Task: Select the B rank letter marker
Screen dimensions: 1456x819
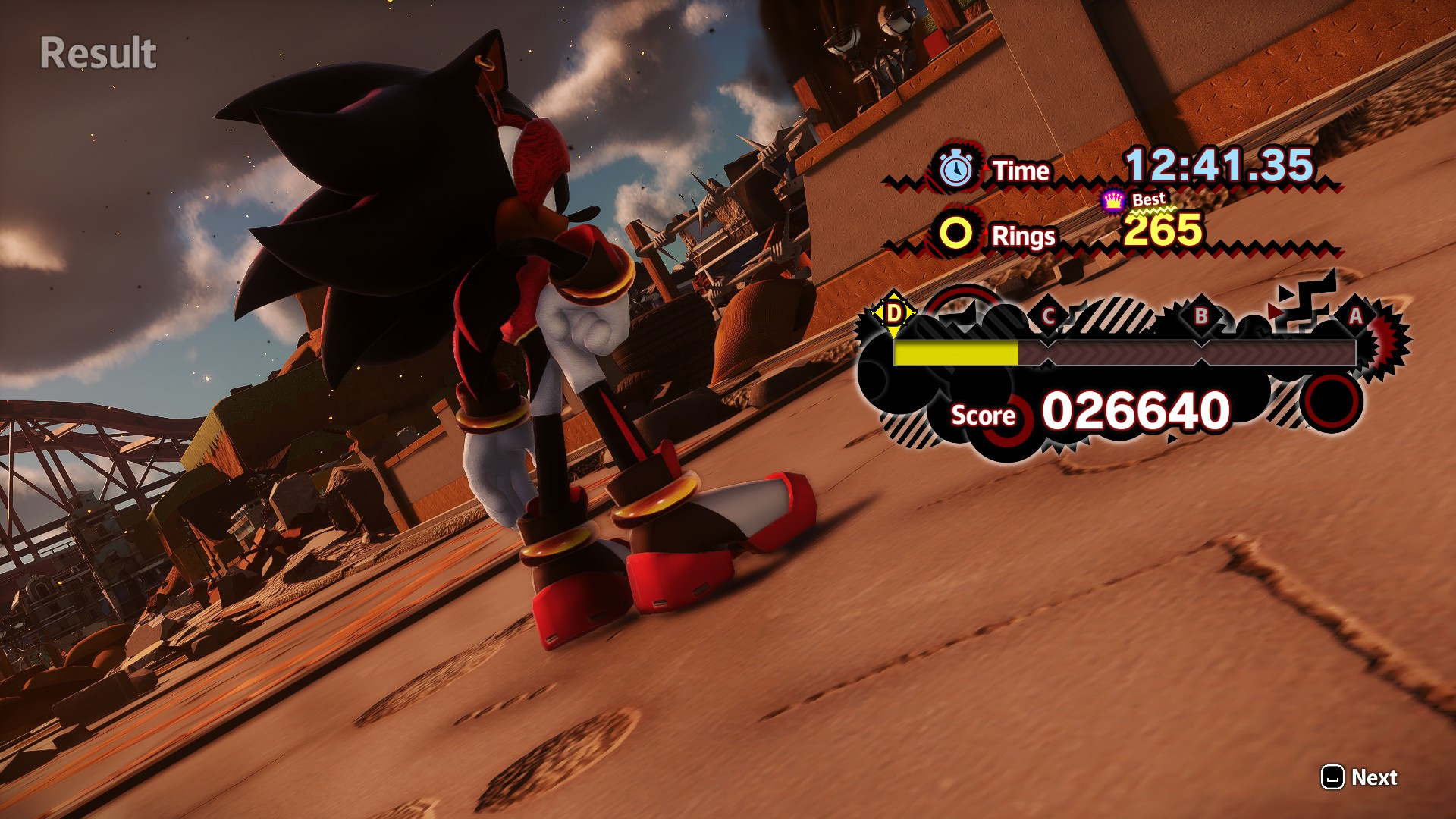Action: [x=1200, y=316]
